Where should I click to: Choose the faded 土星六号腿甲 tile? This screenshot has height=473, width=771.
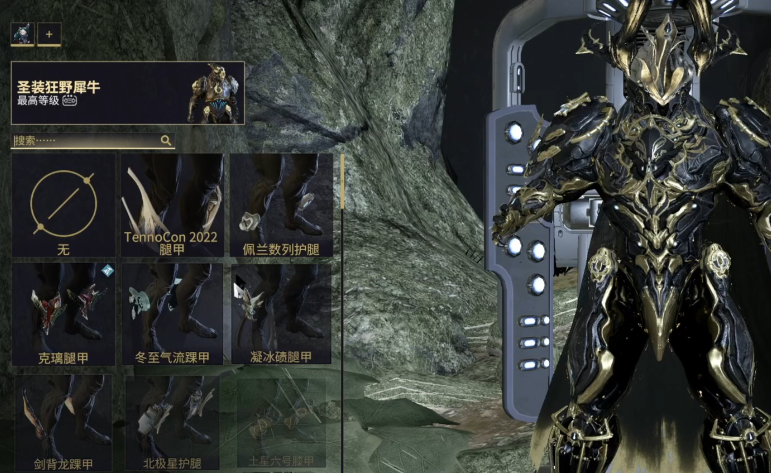[281, 422]
